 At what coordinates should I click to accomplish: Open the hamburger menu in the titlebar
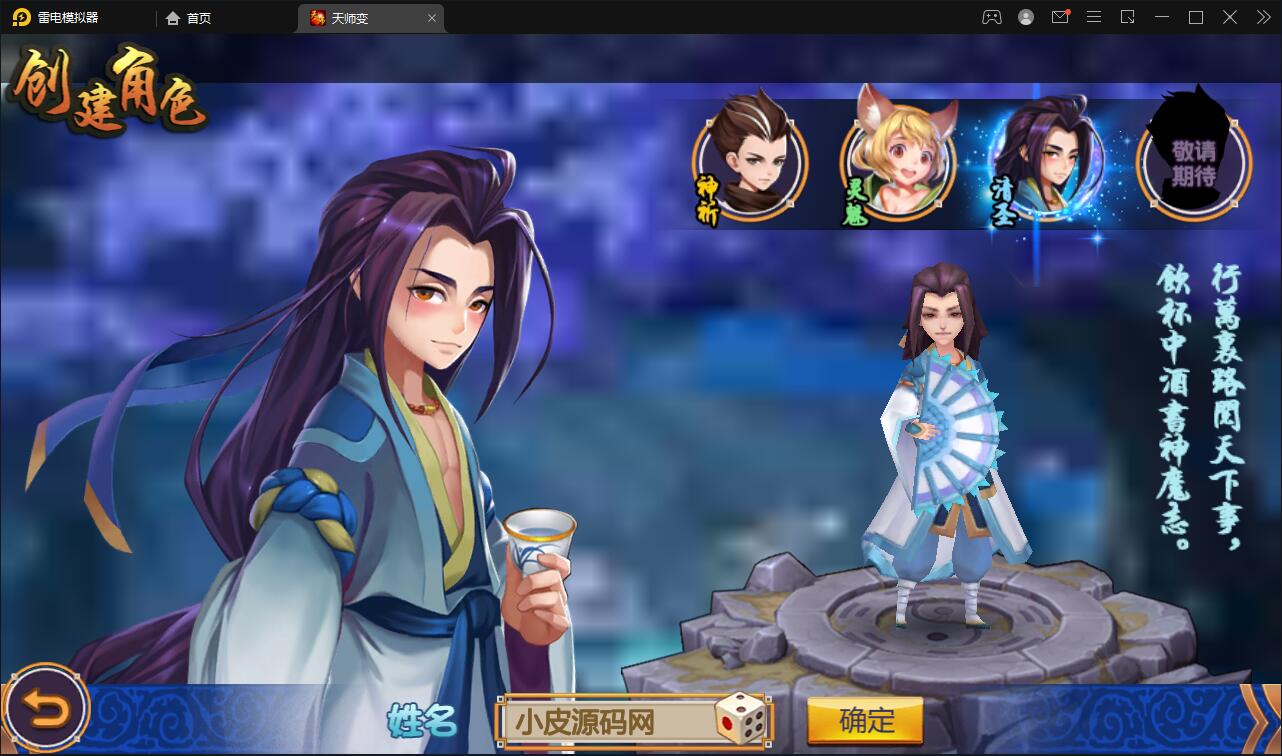pyautogui.click(x=1093, y=17)
